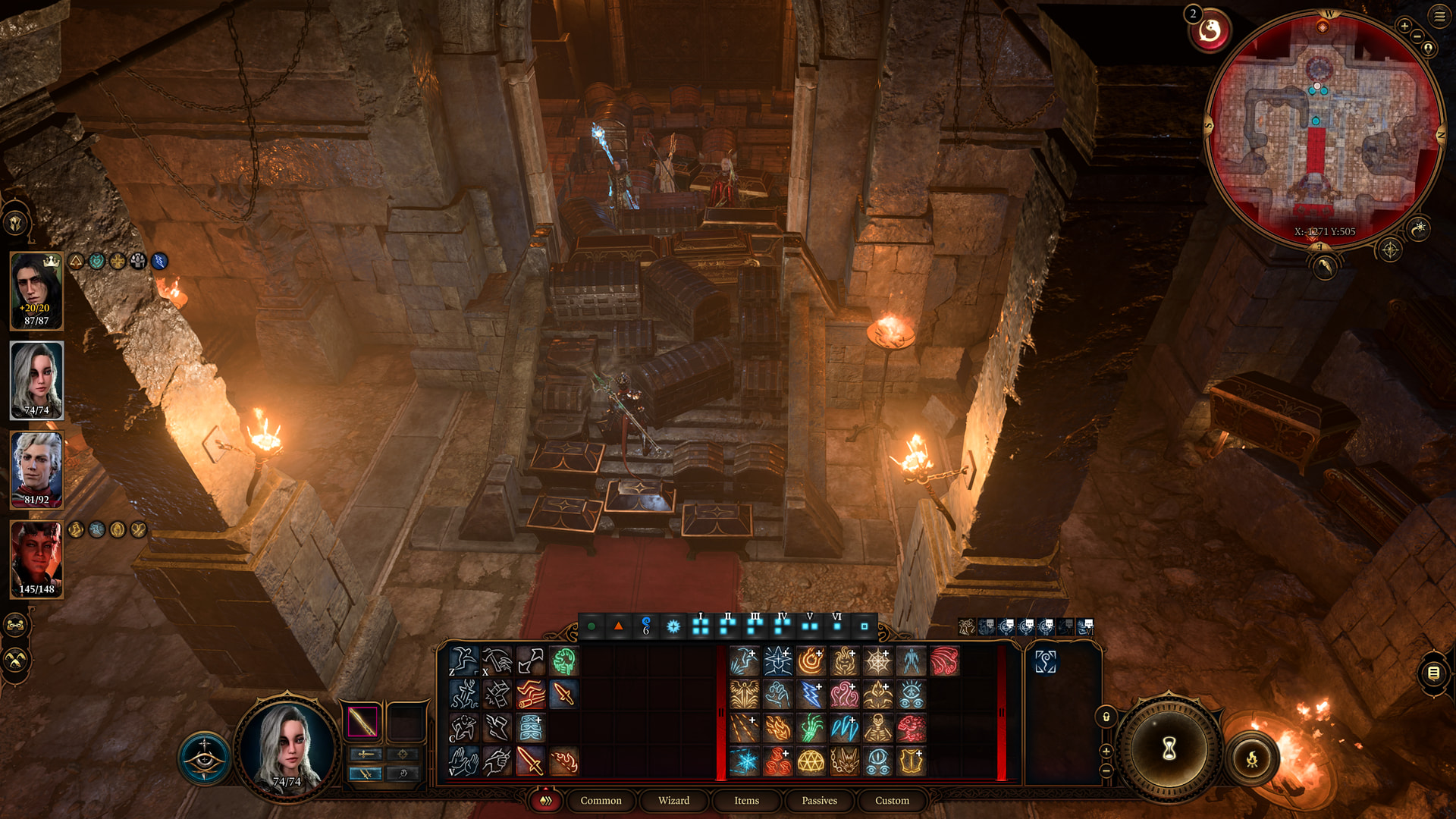
Task: Filter spells by level VI slot
Action: [836, 626]
